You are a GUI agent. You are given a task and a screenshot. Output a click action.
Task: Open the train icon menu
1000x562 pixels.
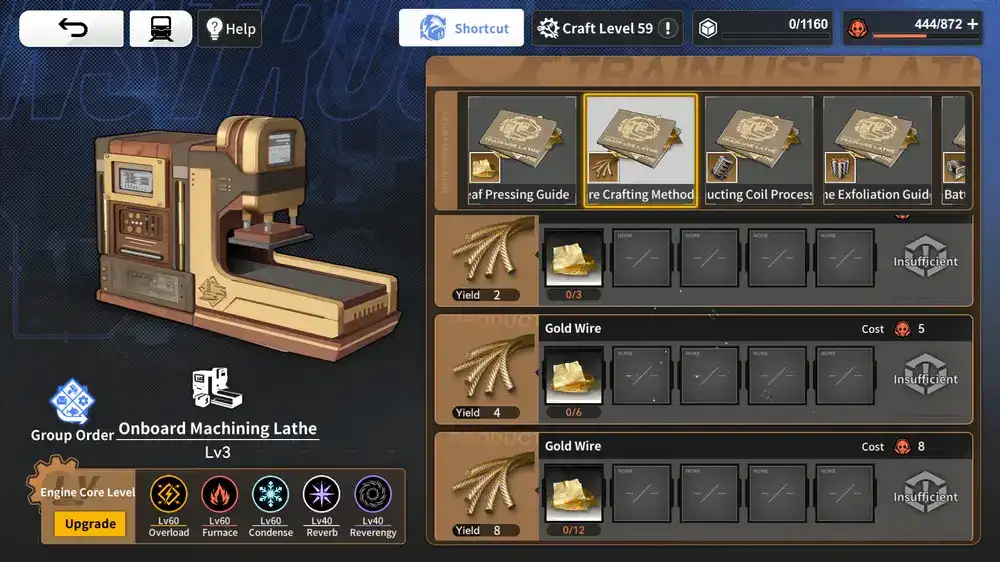click(x=160, y=29)
